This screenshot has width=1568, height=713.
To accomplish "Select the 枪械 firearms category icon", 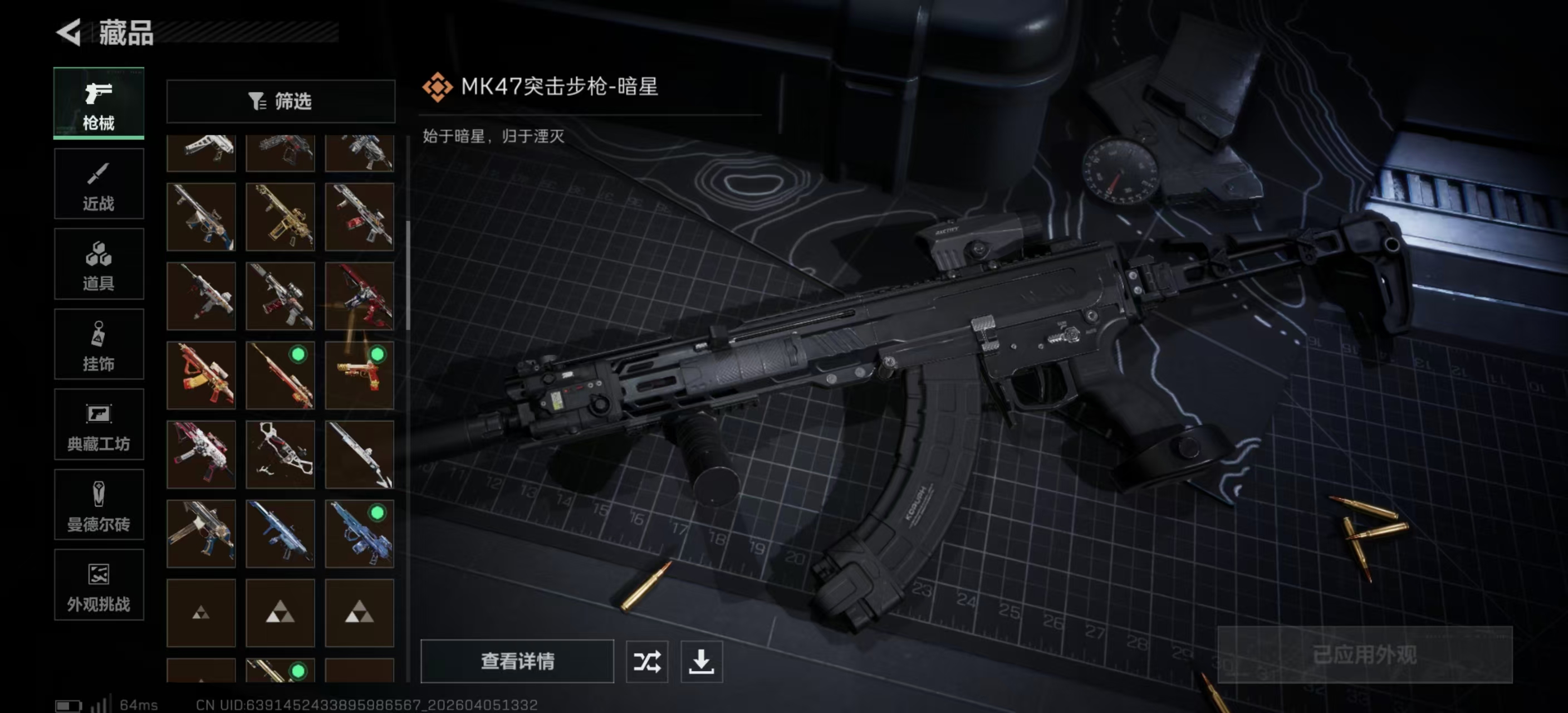I will click(99, 104).
